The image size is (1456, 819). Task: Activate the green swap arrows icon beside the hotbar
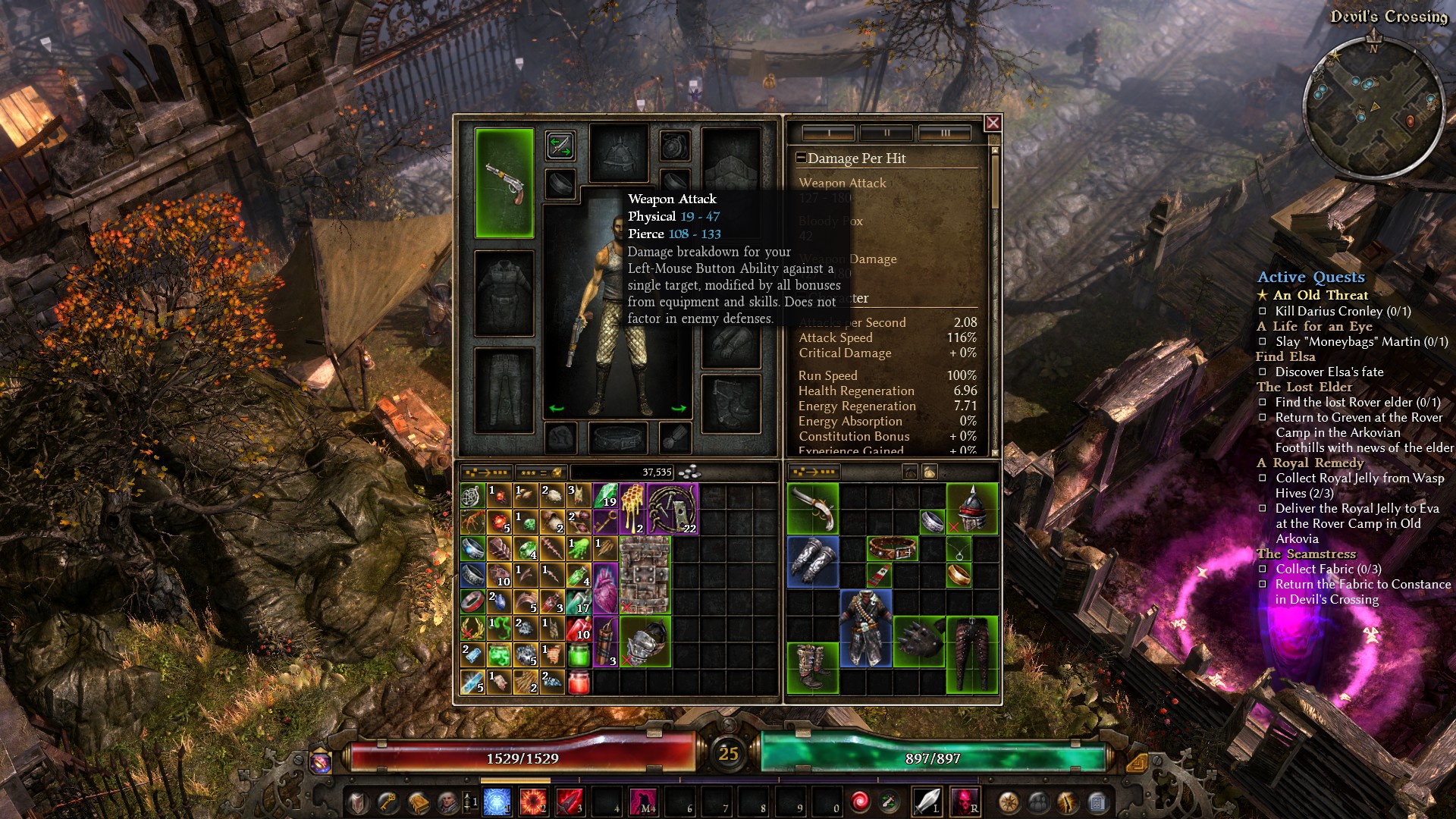[x=889, y=802]
